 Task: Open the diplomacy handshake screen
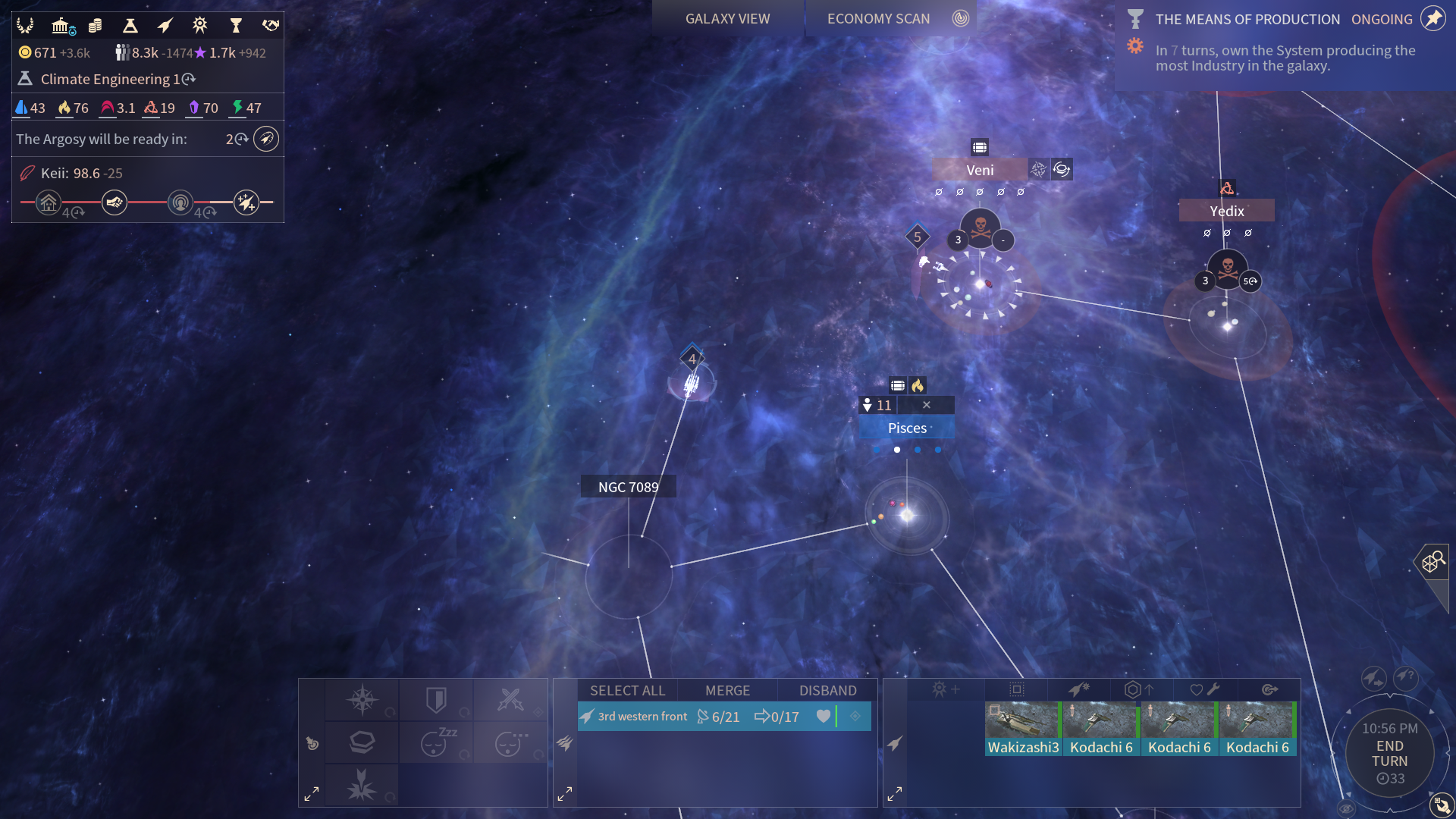(x=271, y=26)
